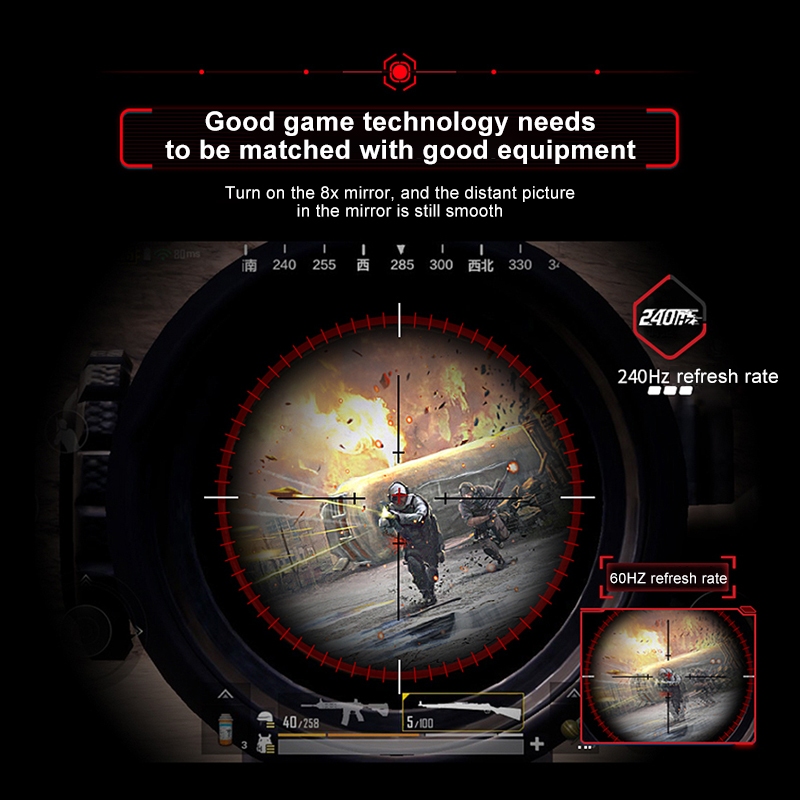Screen dimensions: 800x800
Task: Select the frag grenade throwable
Action: (570, 728)
